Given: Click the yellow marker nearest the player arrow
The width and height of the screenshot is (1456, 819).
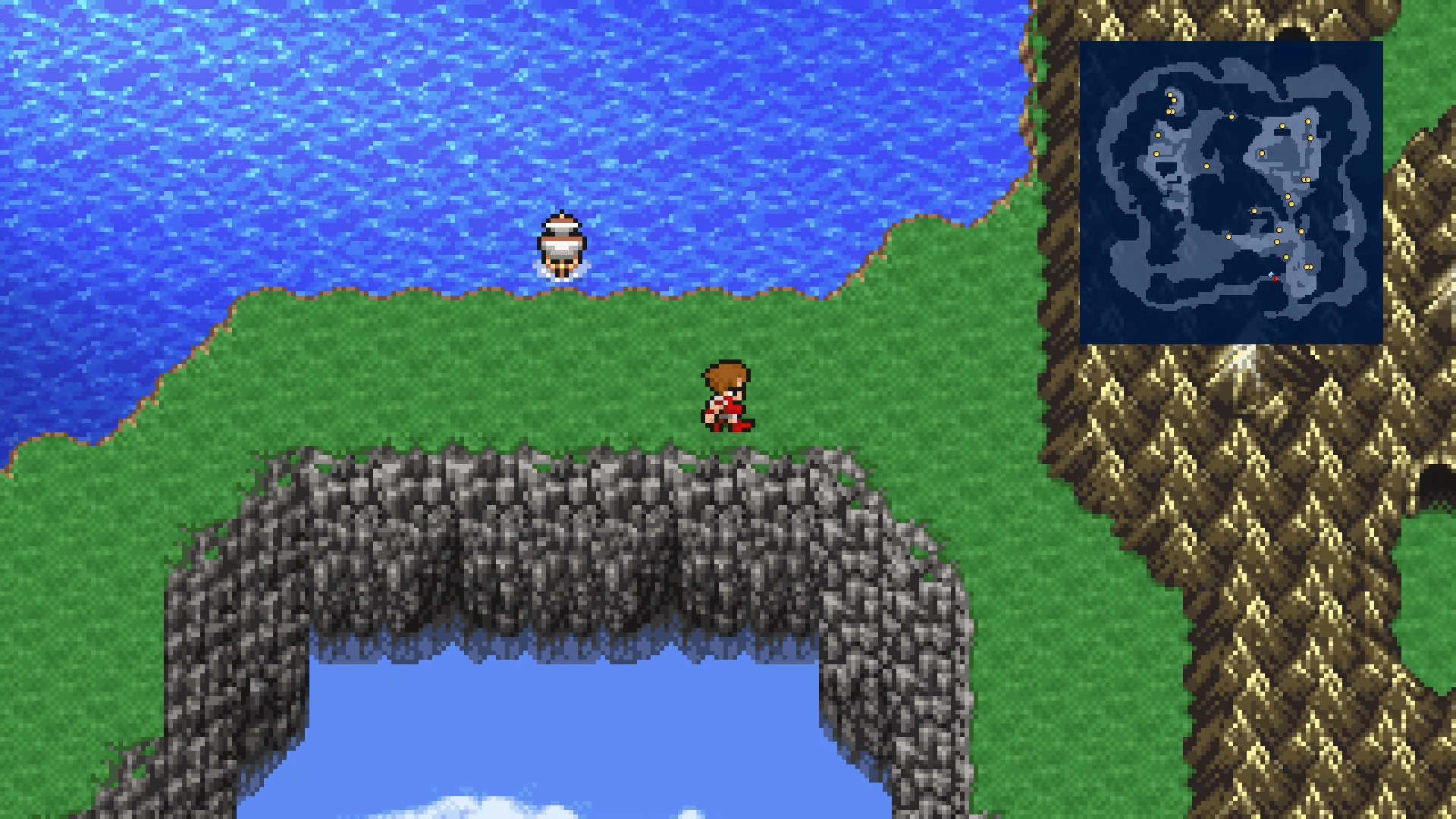Looking at the screenshot, I should (1285, 258).
